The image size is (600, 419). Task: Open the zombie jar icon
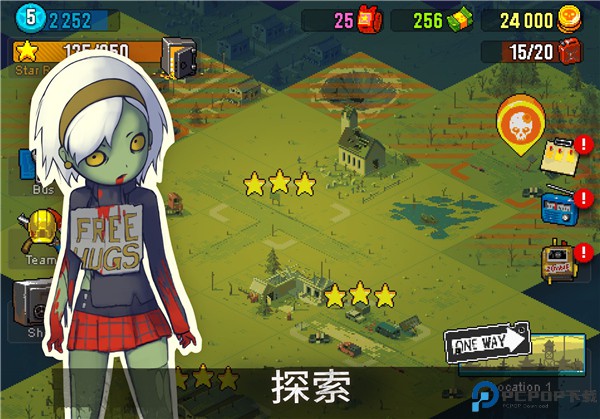click(556, 260)
